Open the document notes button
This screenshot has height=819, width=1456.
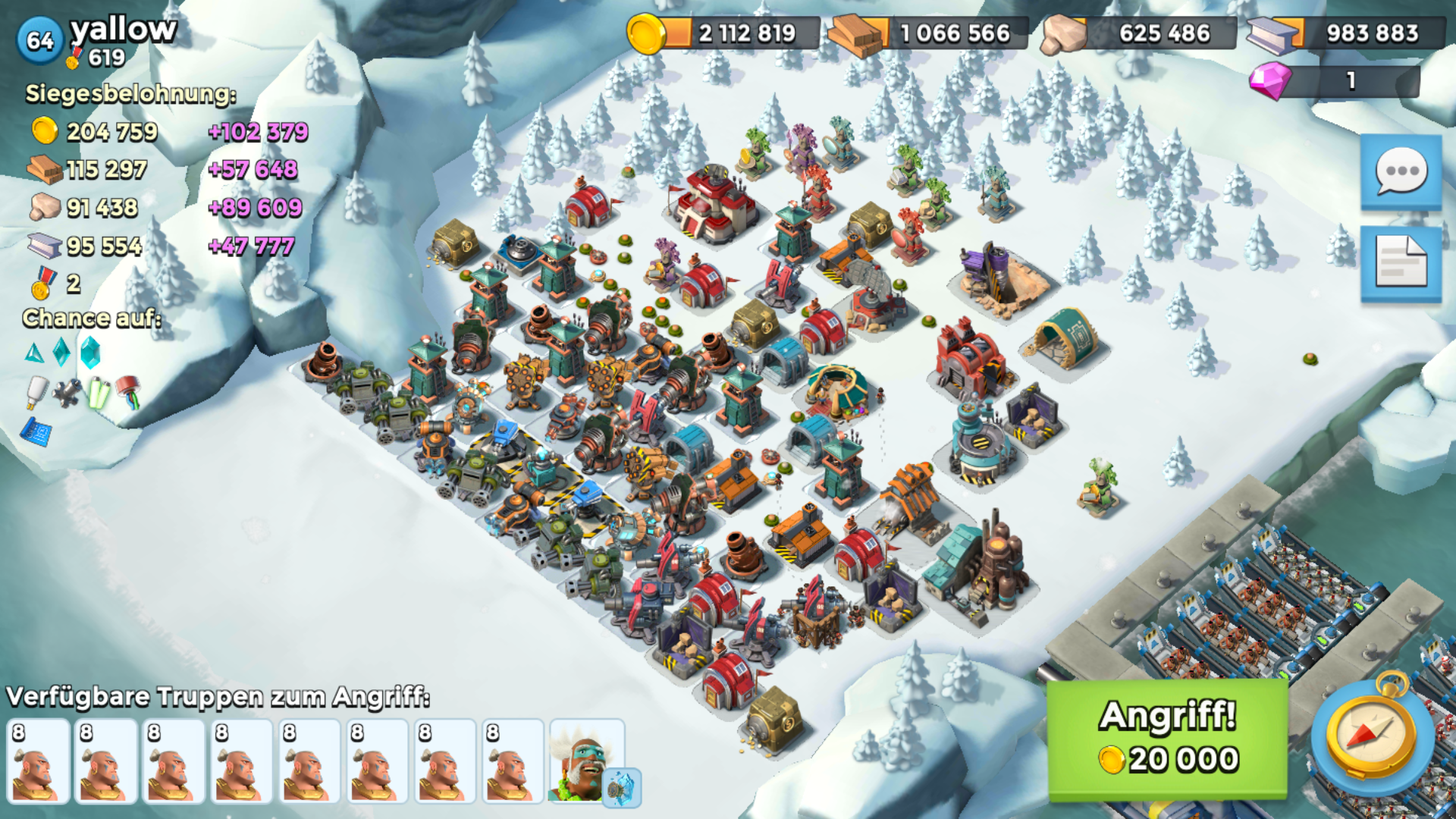pos(1401,262)
